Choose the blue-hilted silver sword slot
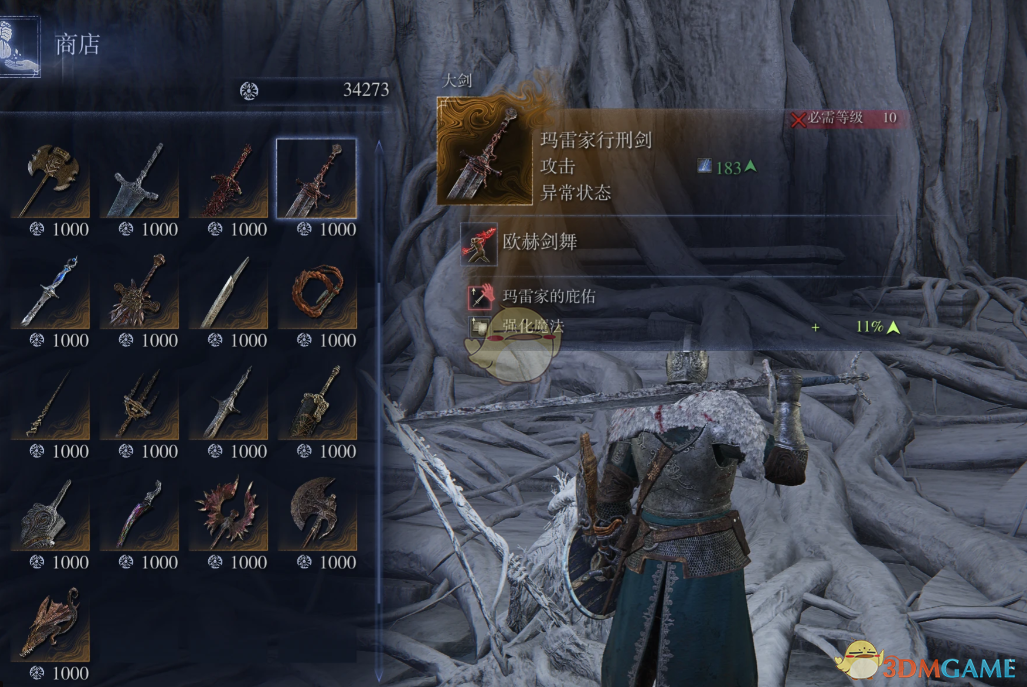Screen dimensions: 1027x687 50,291
